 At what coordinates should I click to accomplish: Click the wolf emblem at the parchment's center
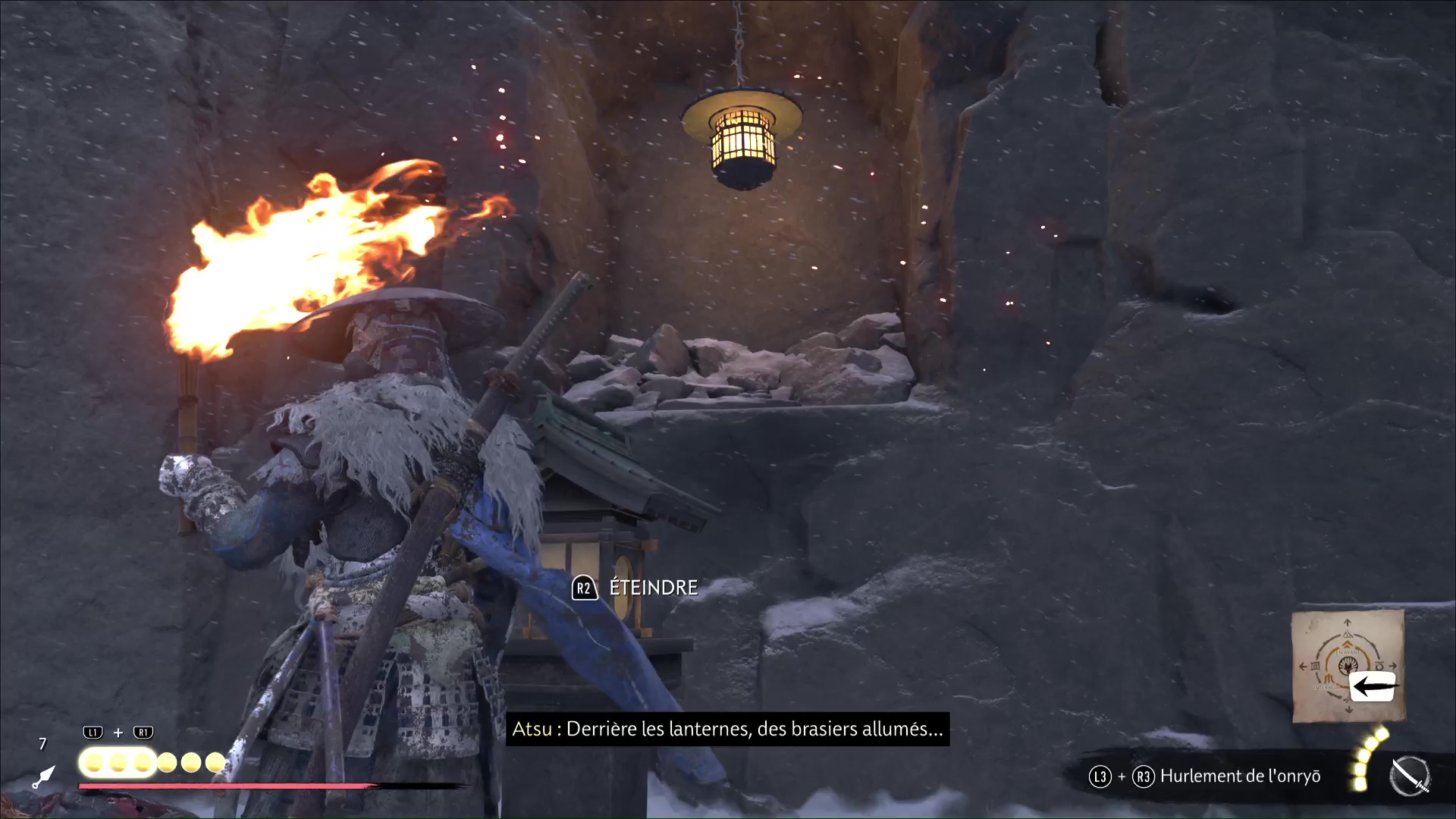[x=1348, y=665]
